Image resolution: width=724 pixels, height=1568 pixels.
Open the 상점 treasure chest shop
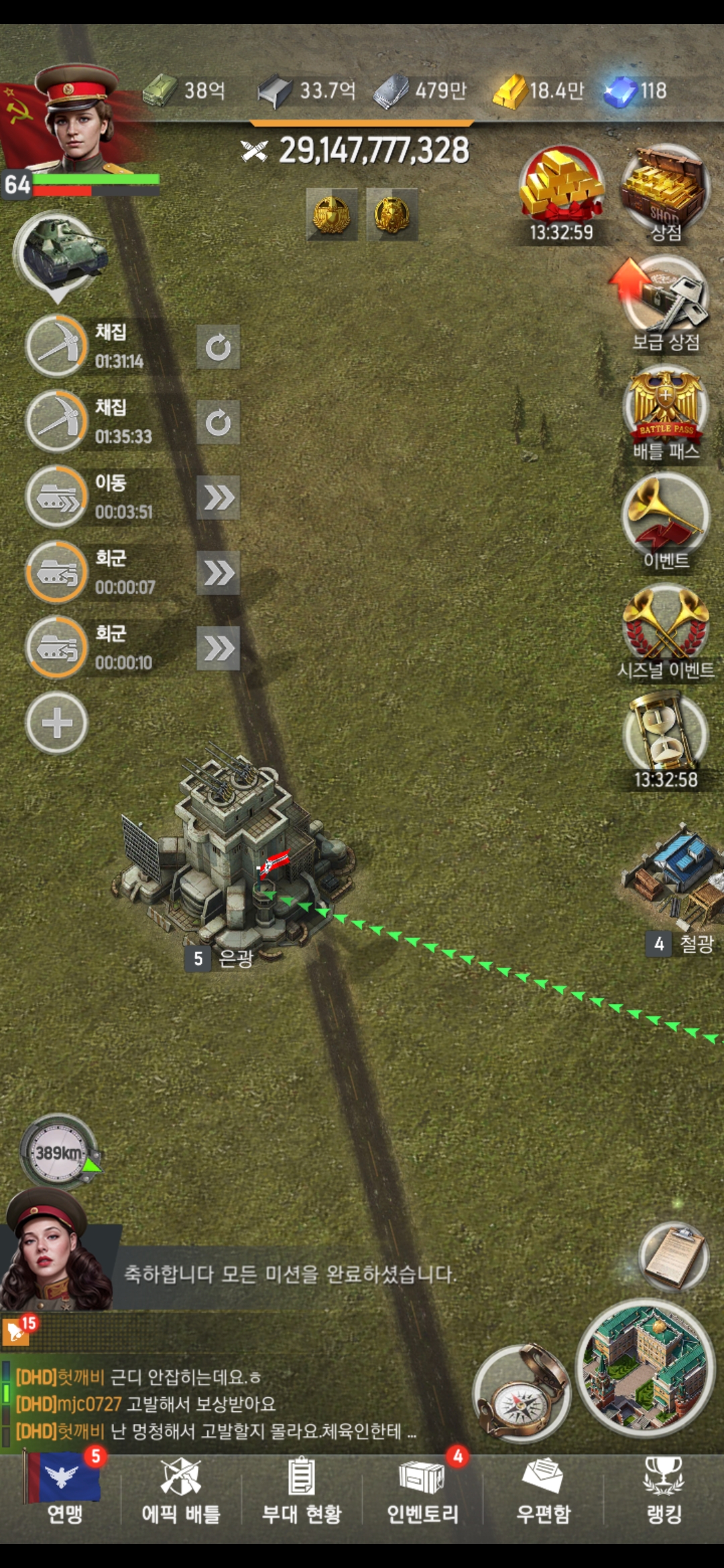(x=664, y=191)
